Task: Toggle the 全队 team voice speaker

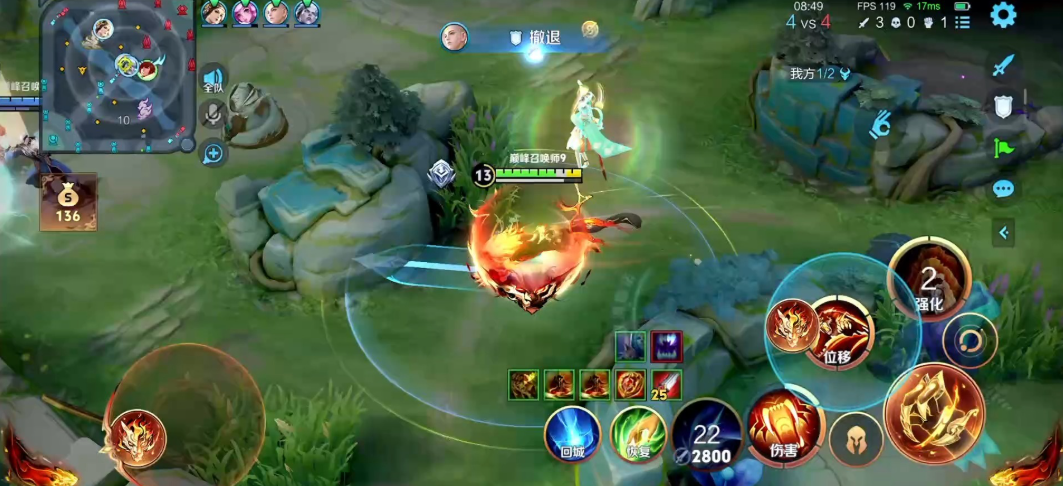Action: (x=212, y=80)
